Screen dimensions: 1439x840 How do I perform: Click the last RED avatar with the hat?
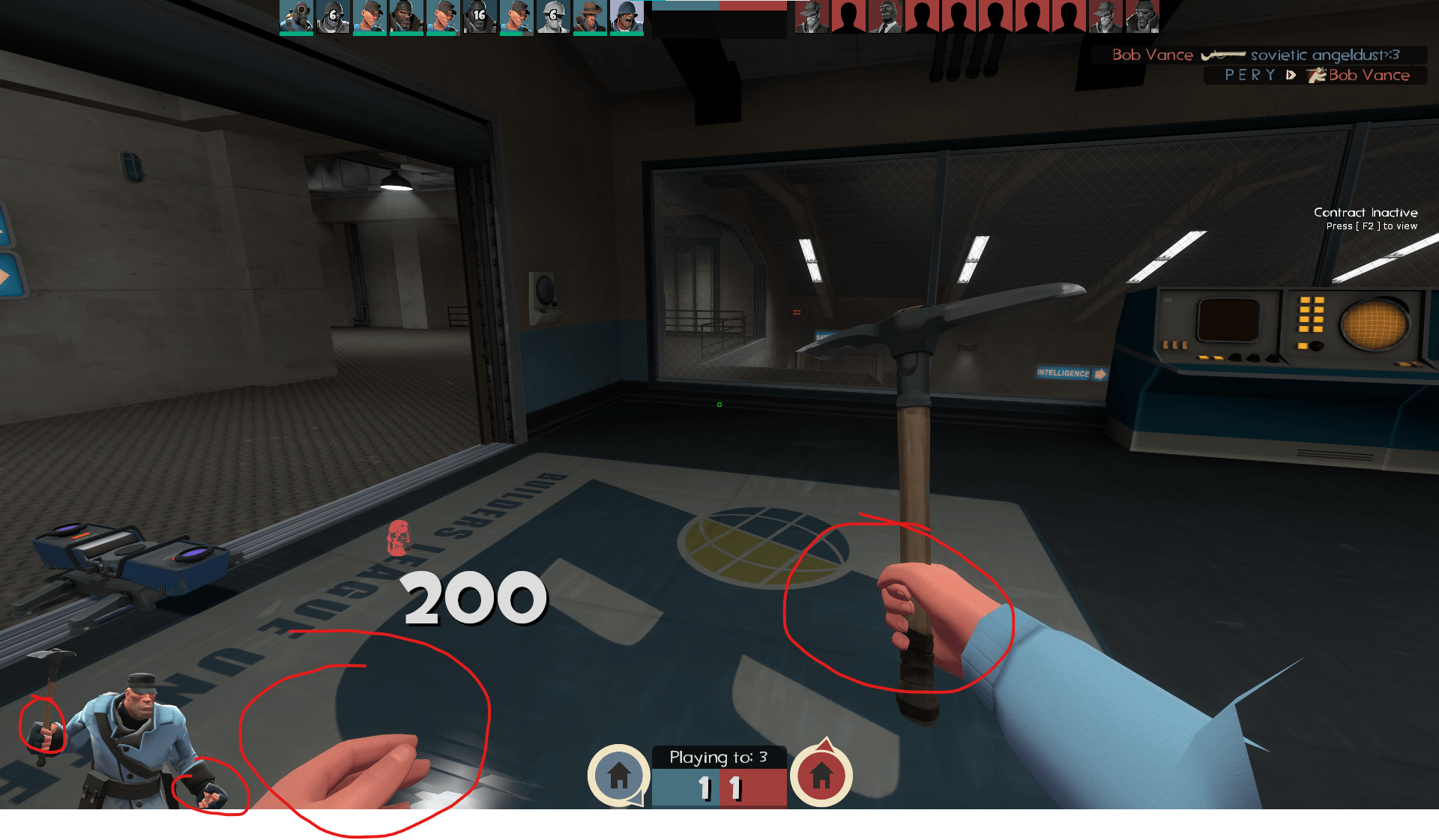[x=1104, y=16]
